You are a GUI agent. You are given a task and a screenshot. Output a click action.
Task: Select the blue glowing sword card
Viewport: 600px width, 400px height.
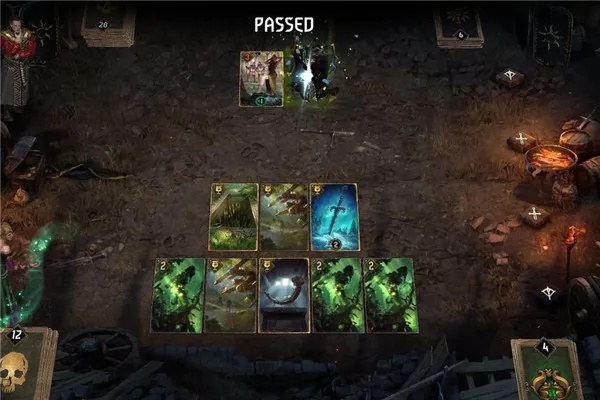point(335,216)
